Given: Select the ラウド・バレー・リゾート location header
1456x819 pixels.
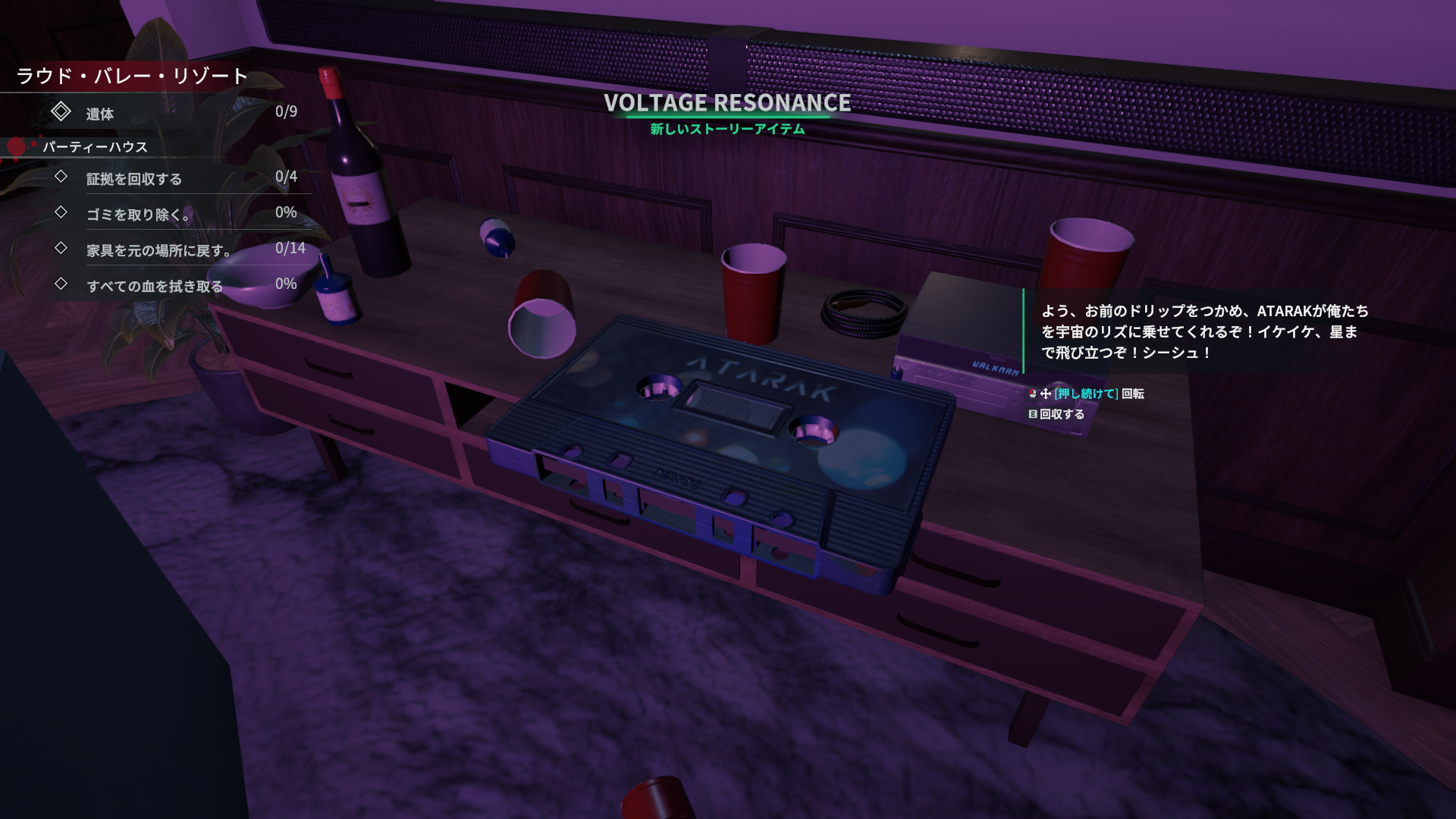Looking at the screenshot, I should tap(133, 76).
